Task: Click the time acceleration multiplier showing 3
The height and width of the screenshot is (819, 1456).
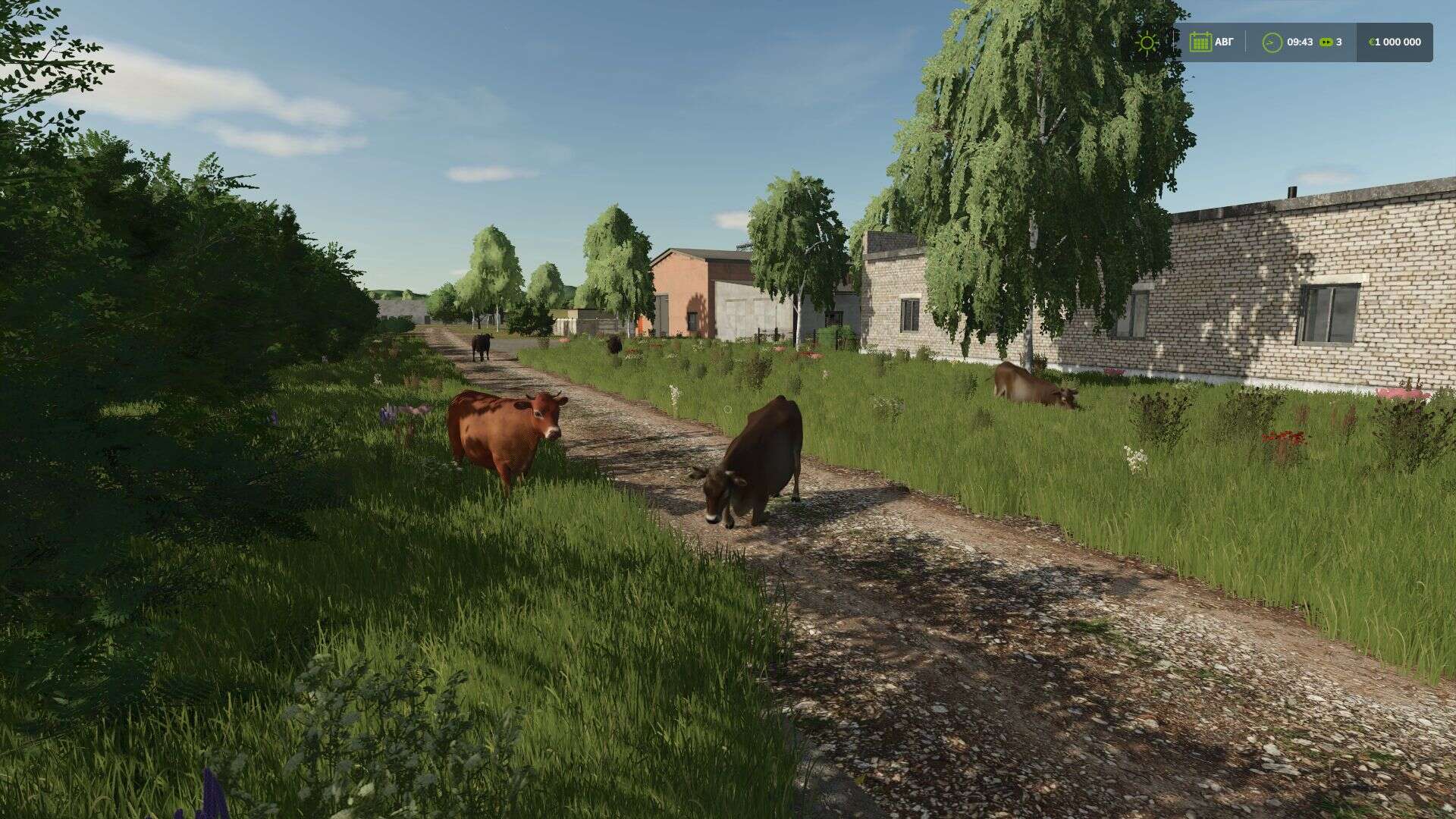Action: coord(1339,42)
